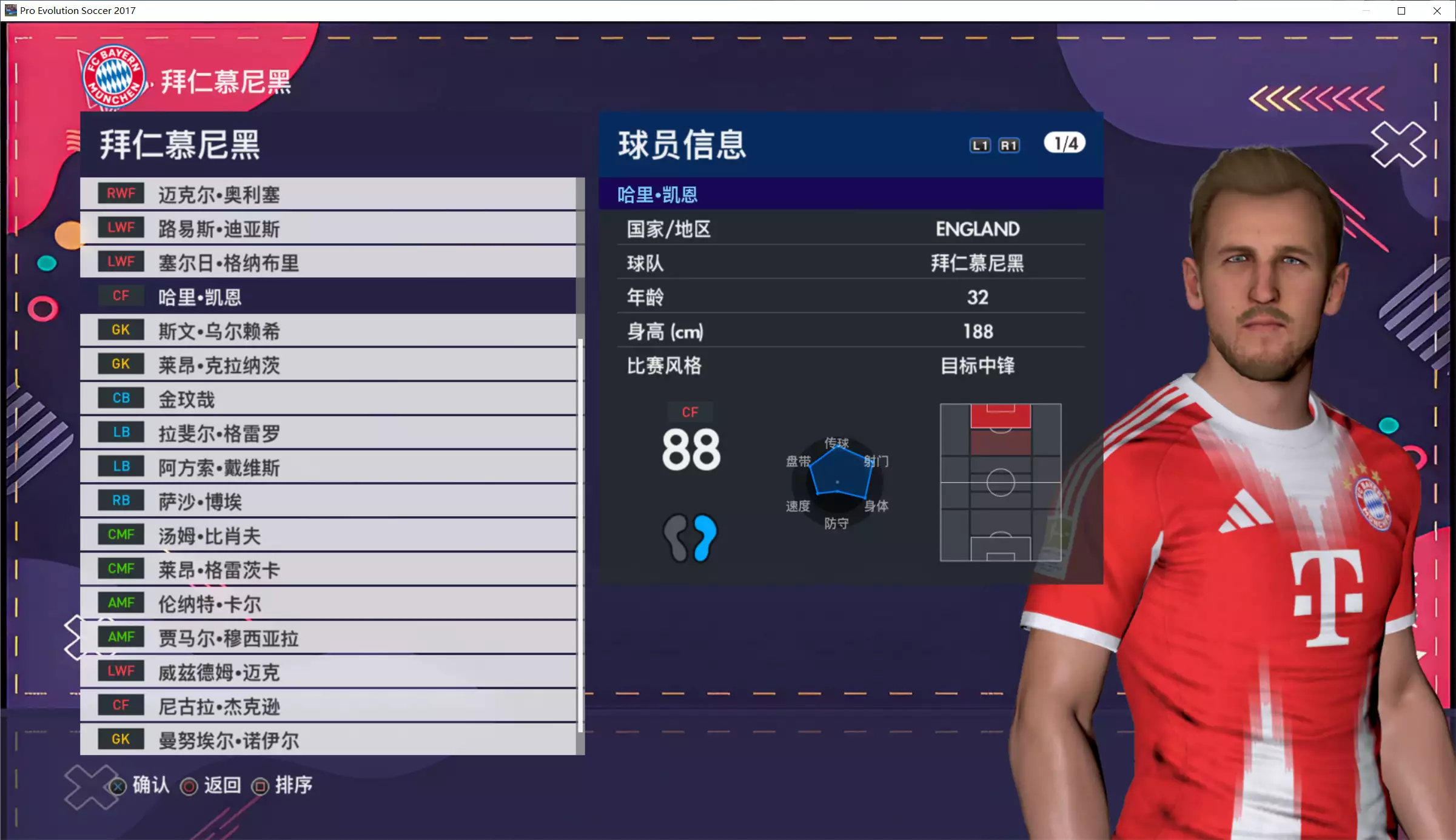Select 伦纳特•卡尔 row
1456x840 pixels.
pos(327,603)
